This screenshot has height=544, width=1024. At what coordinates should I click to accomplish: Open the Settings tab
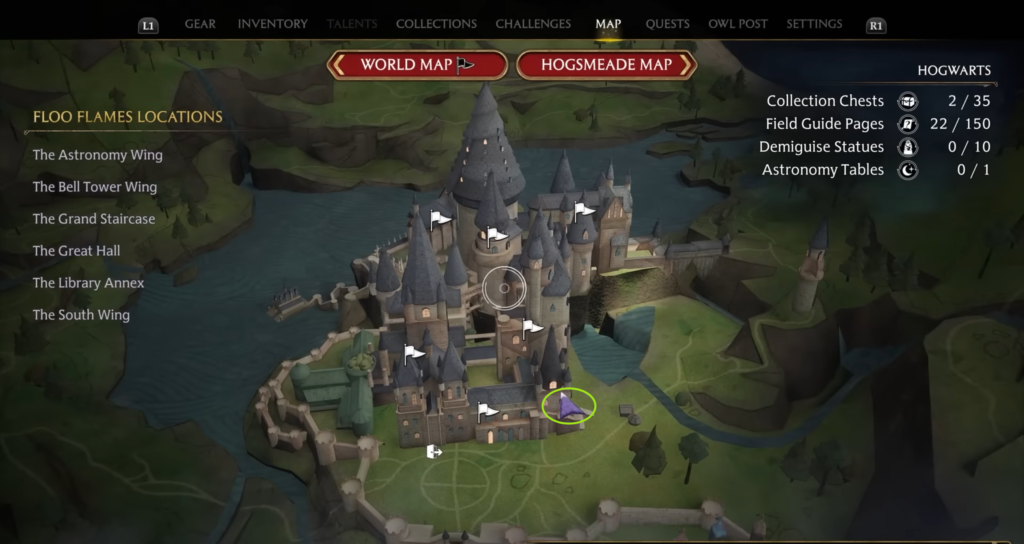tap(814, 24)
